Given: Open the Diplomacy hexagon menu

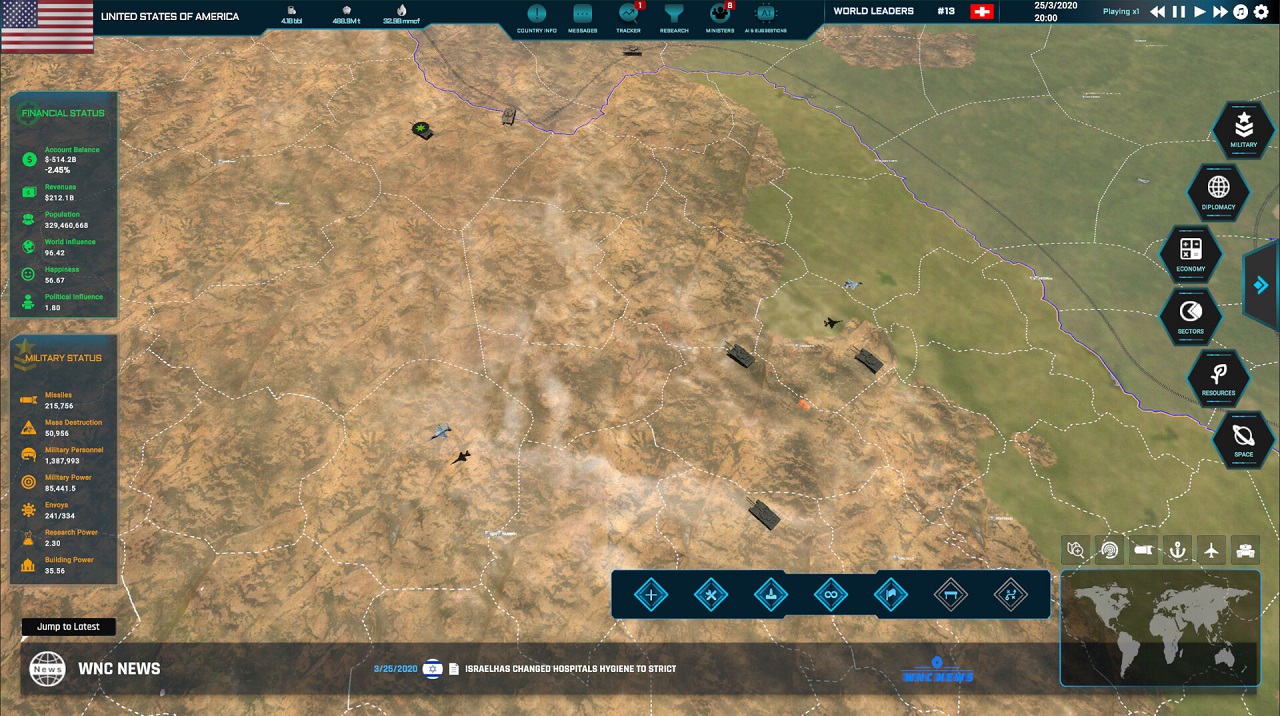Looking at the screenshot, I should [1218, 191].
